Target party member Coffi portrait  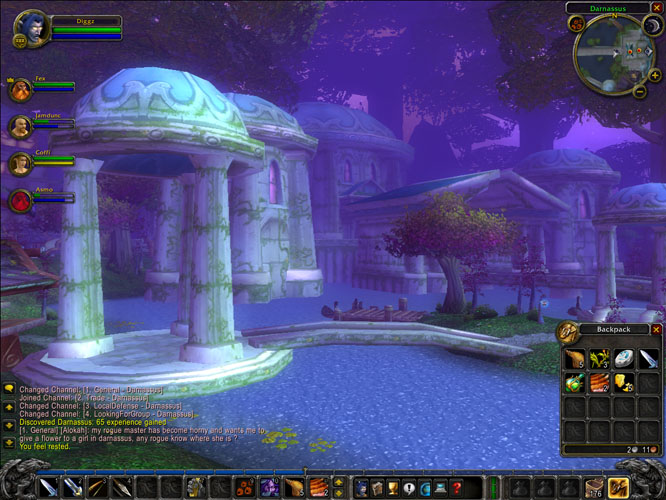pos(19,163)
